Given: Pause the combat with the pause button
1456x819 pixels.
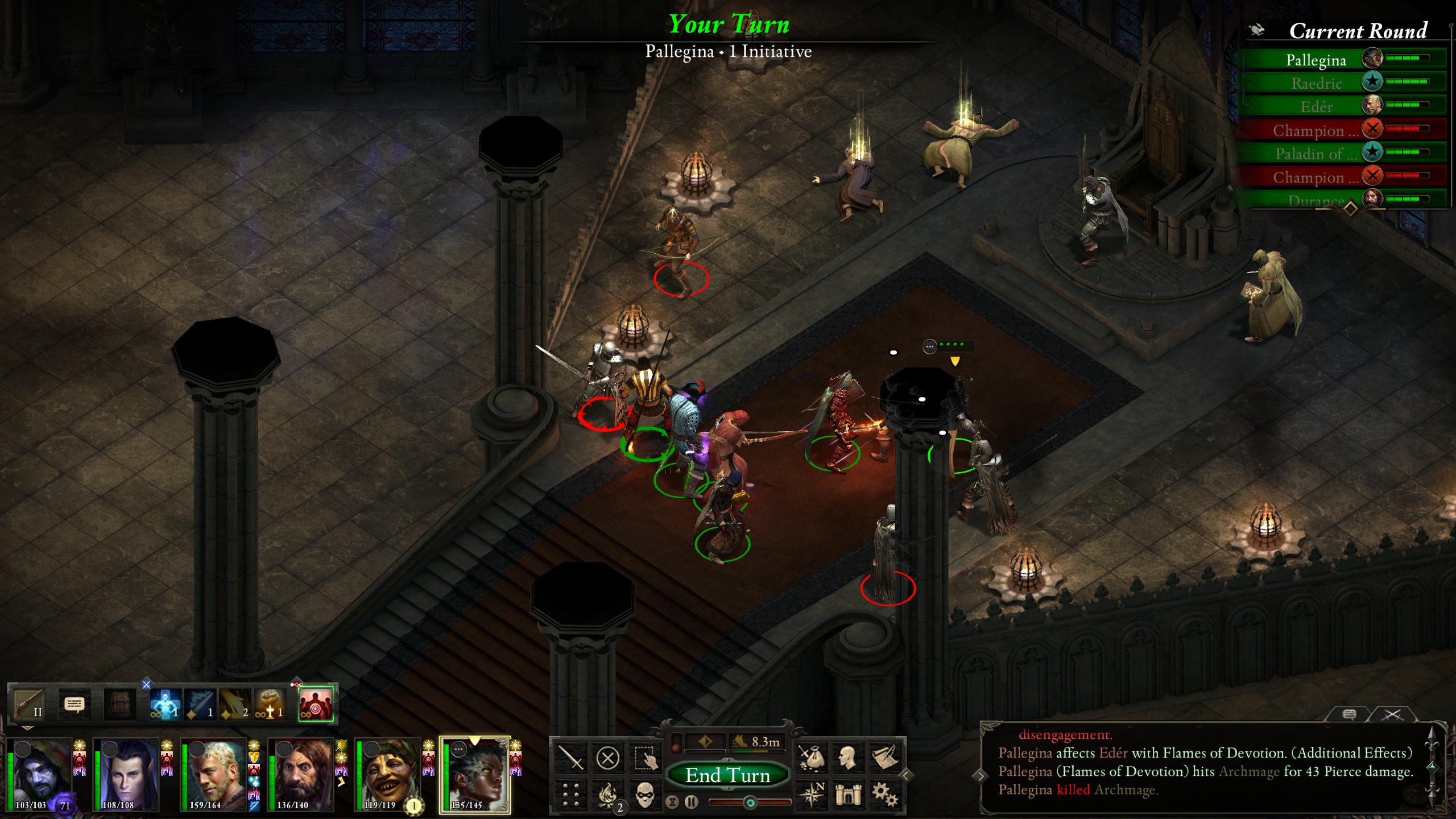Looking at the screenshot, I should tap(691, 804).
